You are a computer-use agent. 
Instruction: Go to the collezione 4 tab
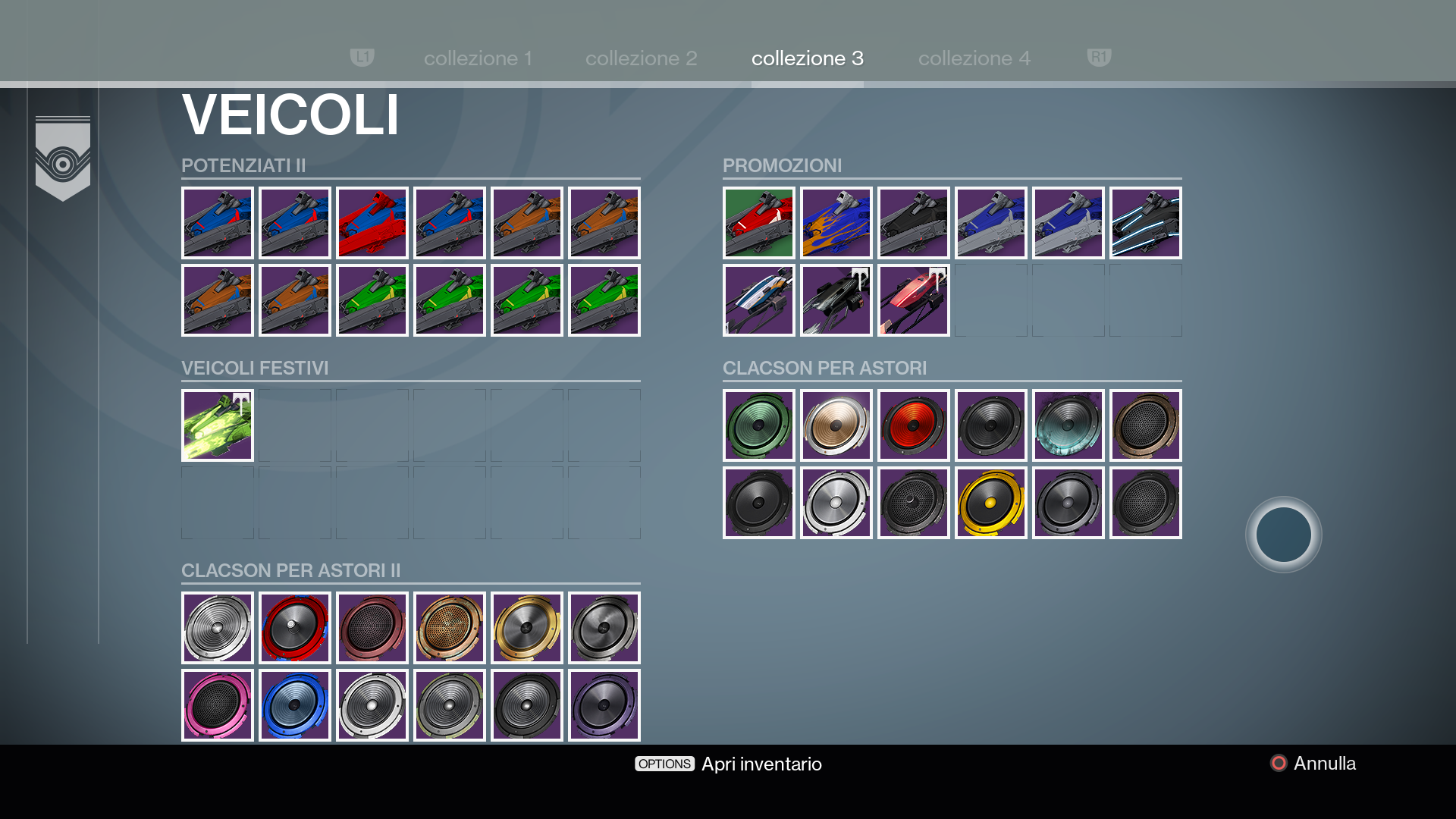coord(974,58)
